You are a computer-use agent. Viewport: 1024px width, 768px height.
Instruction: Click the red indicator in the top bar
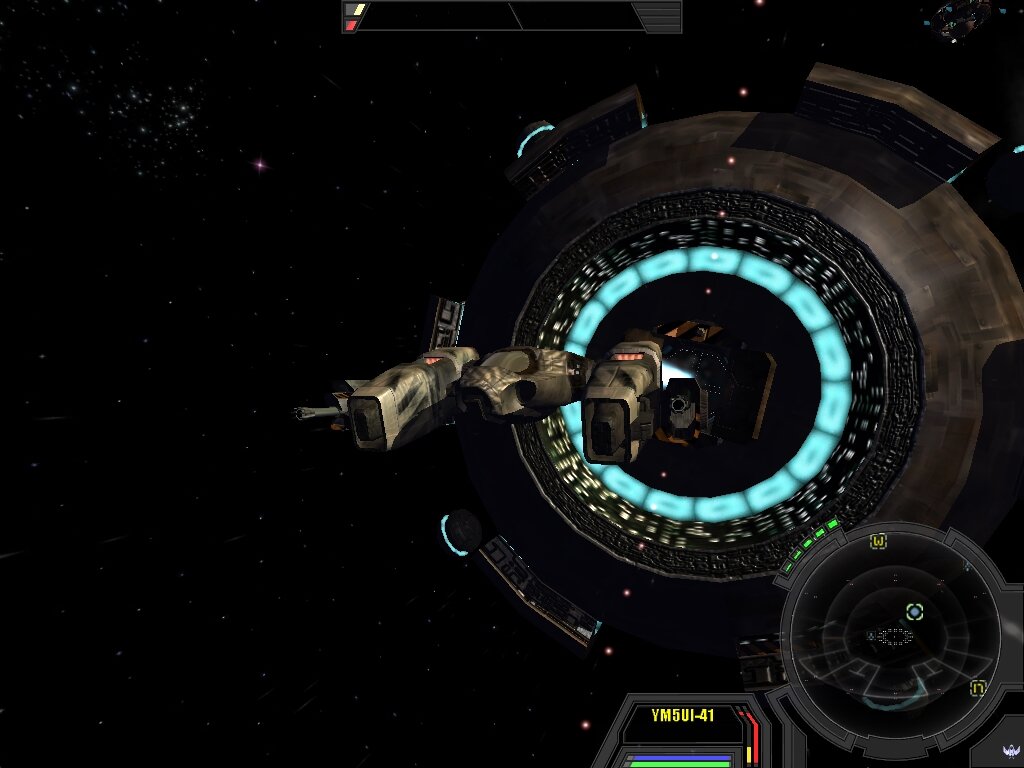(352, 25)
